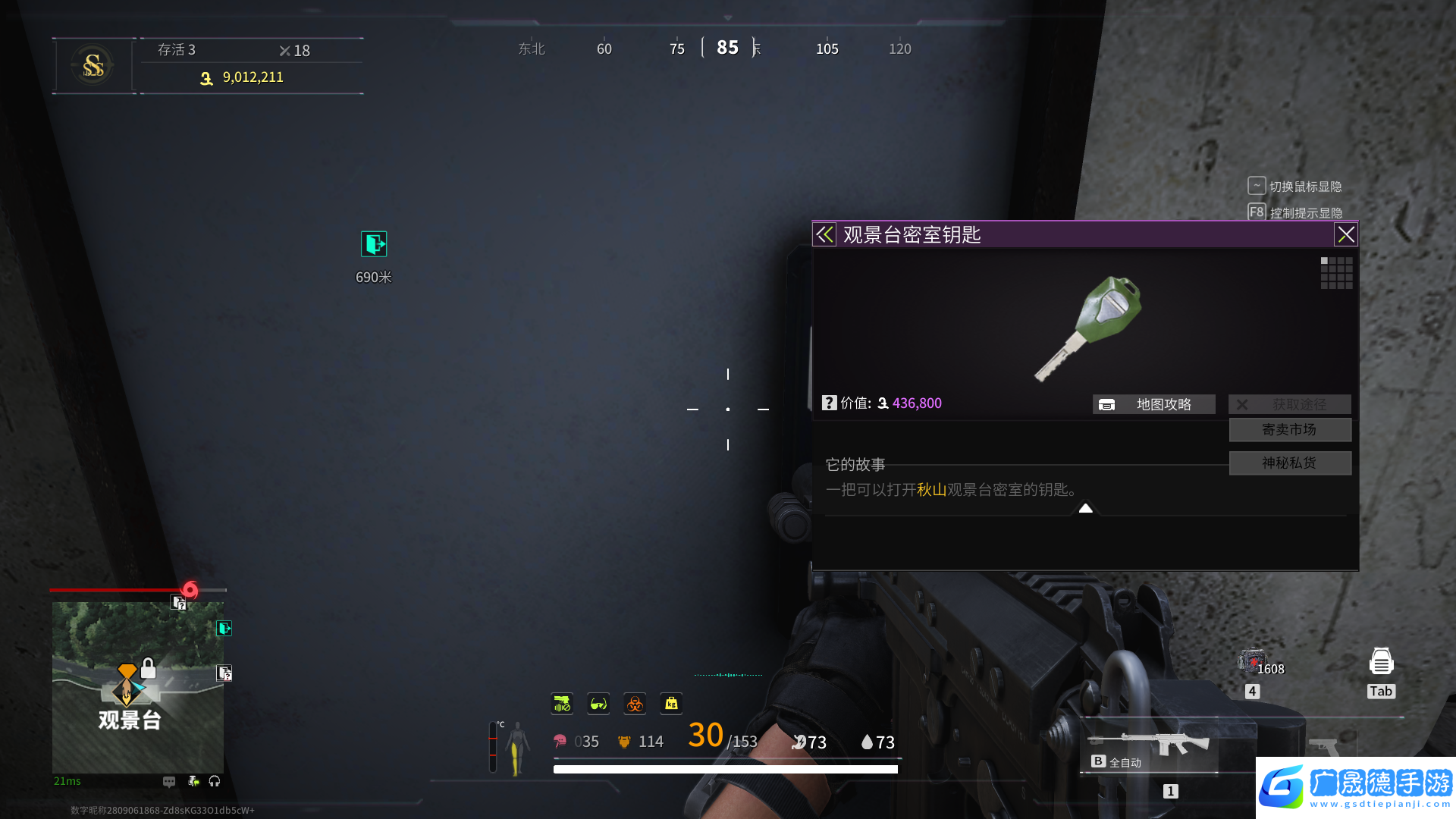Click the 观景台 minimap

137,687
